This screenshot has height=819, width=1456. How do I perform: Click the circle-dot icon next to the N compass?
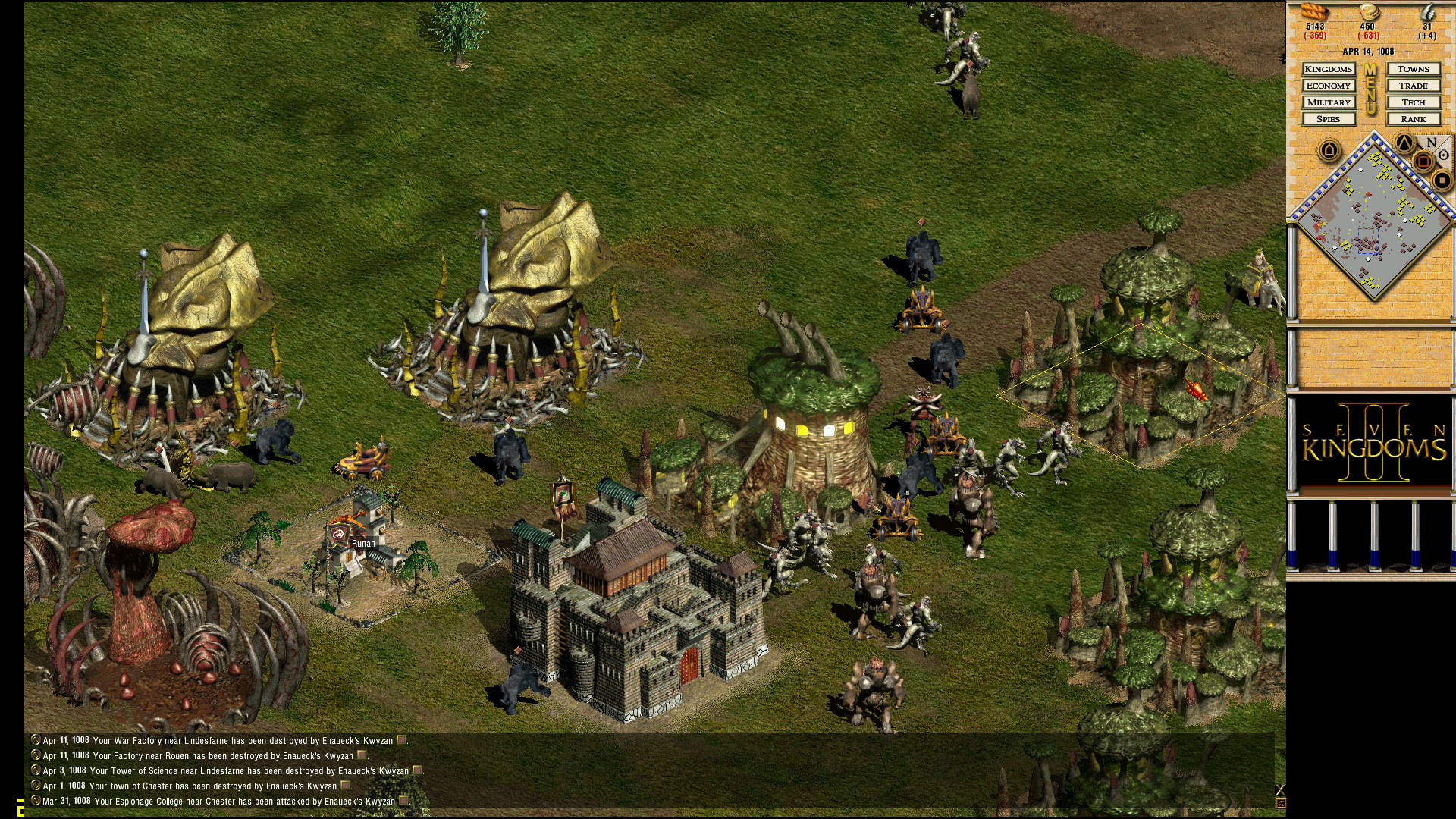click(1442, 155)
